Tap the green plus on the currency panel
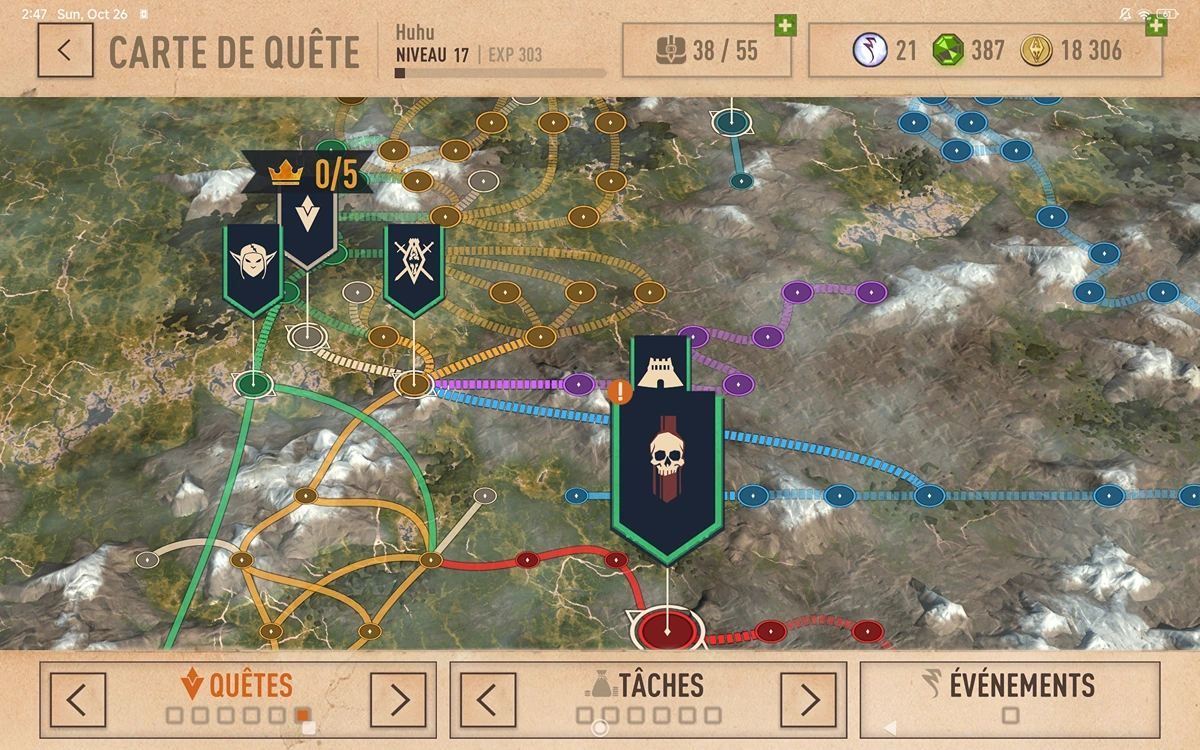 tap(1156, 25)
